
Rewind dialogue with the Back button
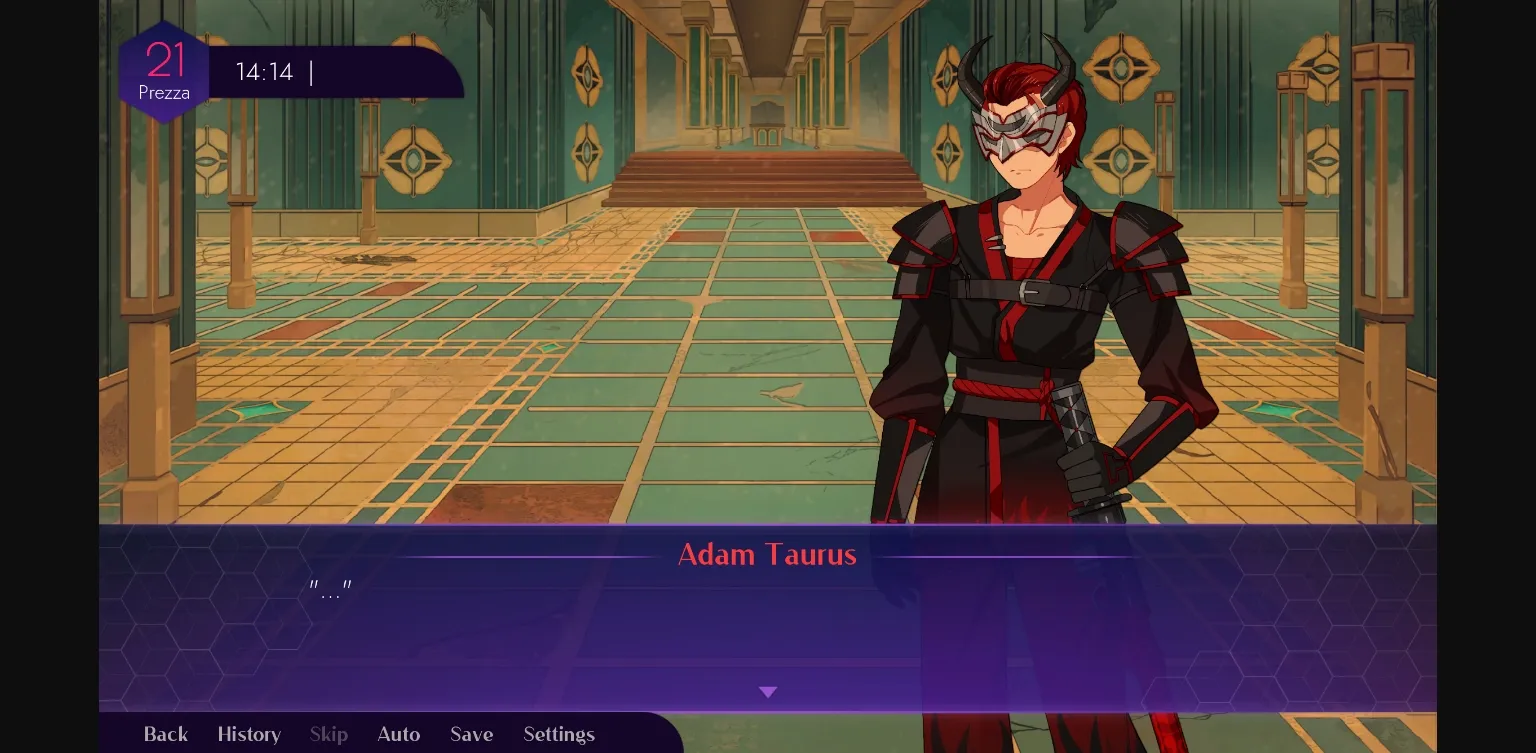[x=165, y=734]
